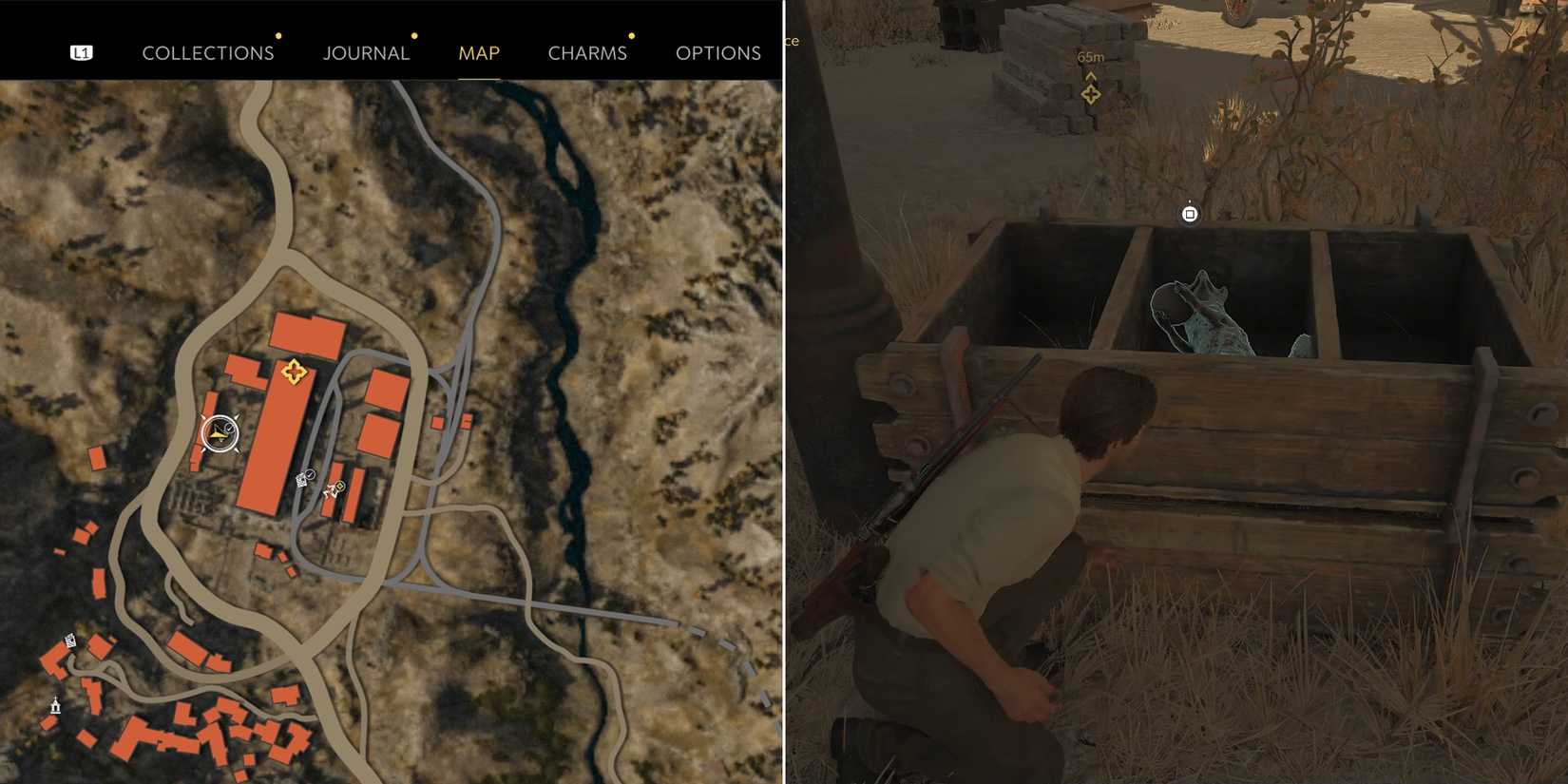Toggle the notification dot on CHARMS

pyautogui.click(x=632, y=36)
